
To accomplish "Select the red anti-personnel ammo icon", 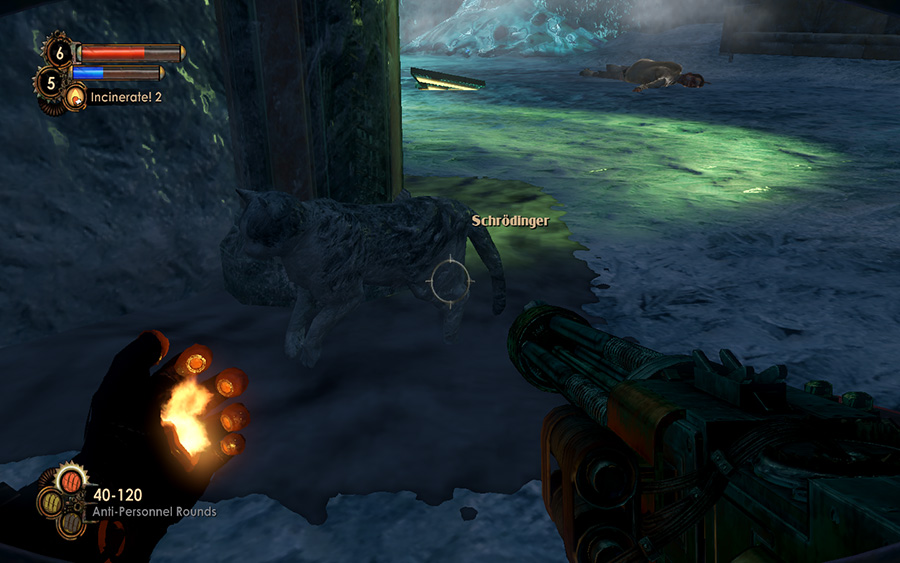I will 71,482.
